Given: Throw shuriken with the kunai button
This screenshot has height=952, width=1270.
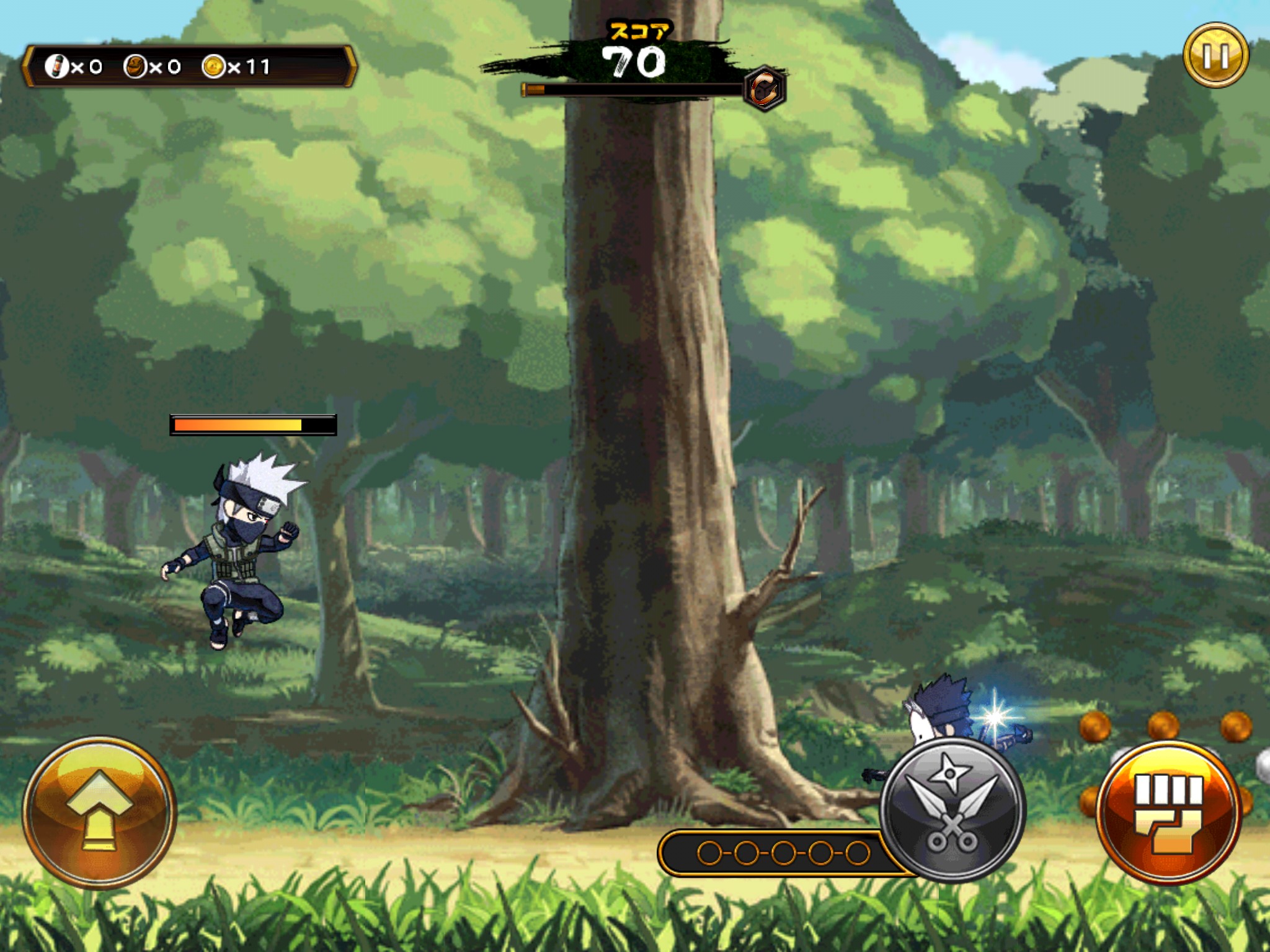Looking at the screenshot, I should click(x=952, y=810).
